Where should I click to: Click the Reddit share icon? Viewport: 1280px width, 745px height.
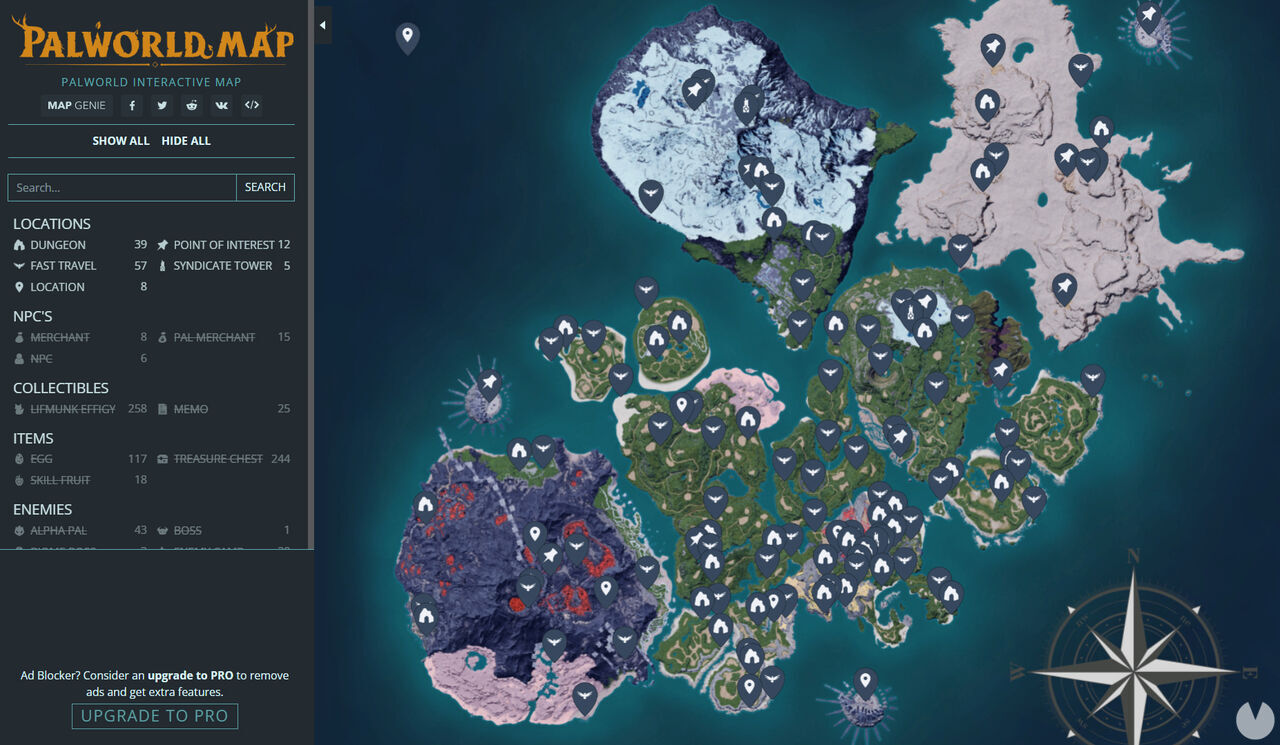191,105
